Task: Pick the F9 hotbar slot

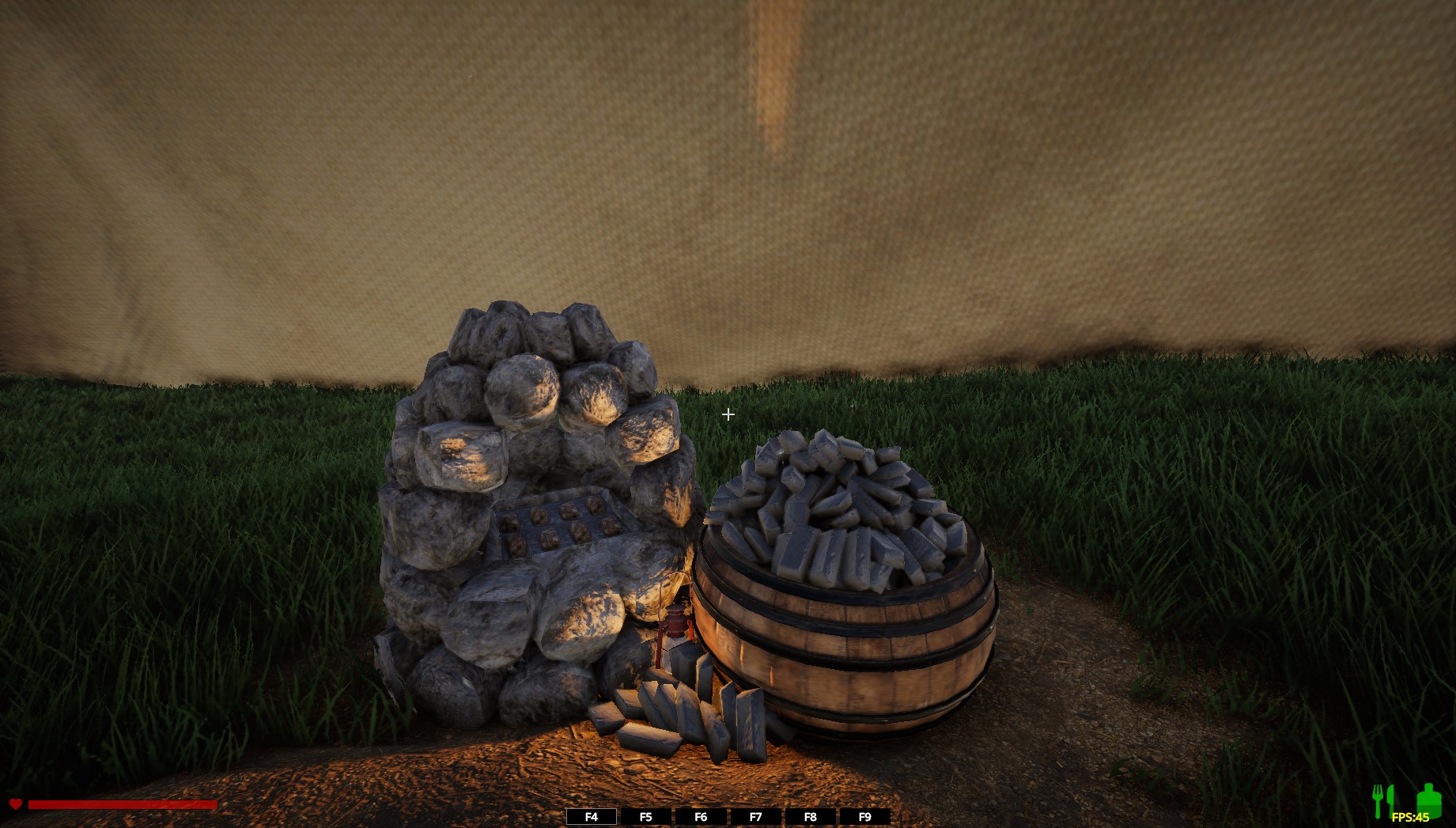Action: [864, 817]
